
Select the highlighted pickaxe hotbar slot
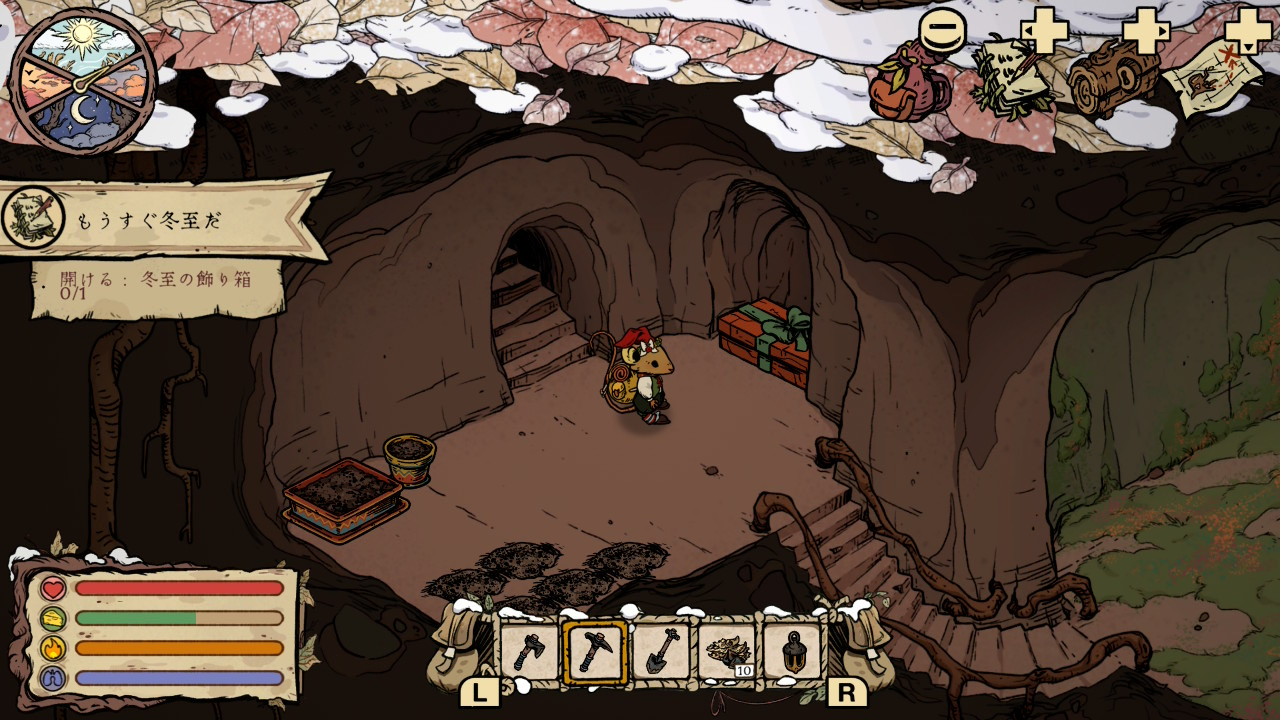click(595, 652)
